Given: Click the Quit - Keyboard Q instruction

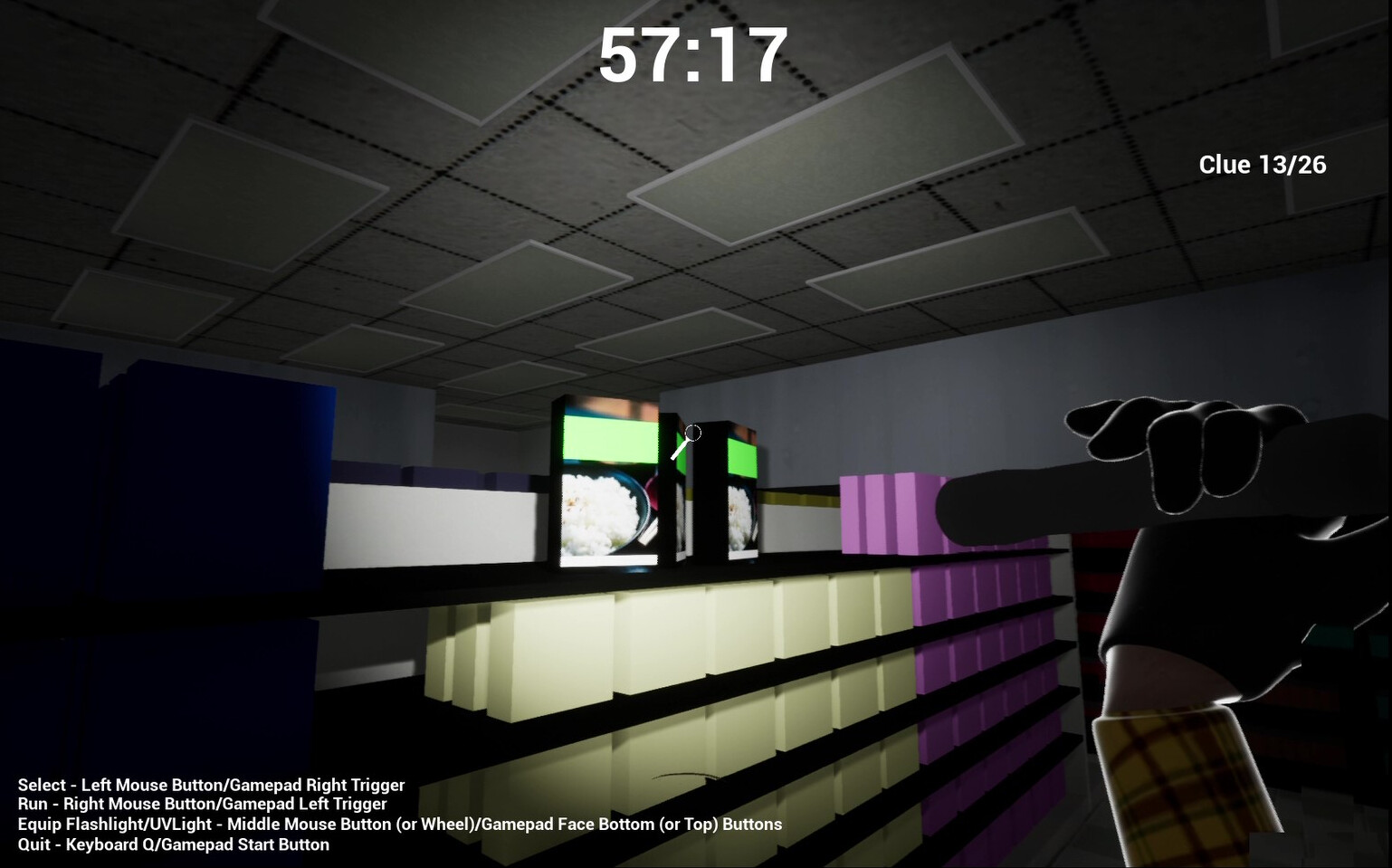Looking at the screenshot, I should (x=174, y=844).
